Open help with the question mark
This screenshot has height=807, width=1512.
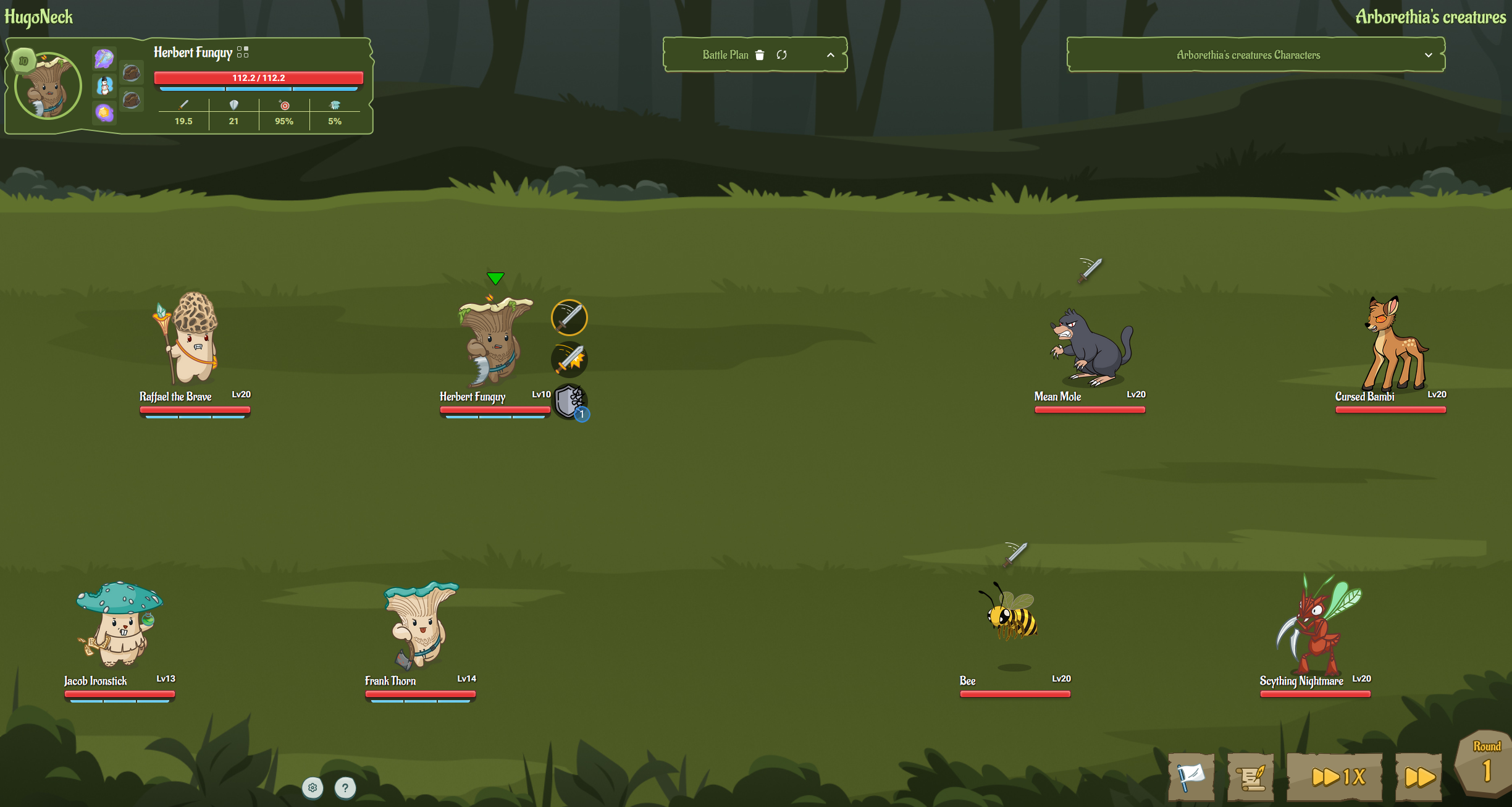click(345, 787)
